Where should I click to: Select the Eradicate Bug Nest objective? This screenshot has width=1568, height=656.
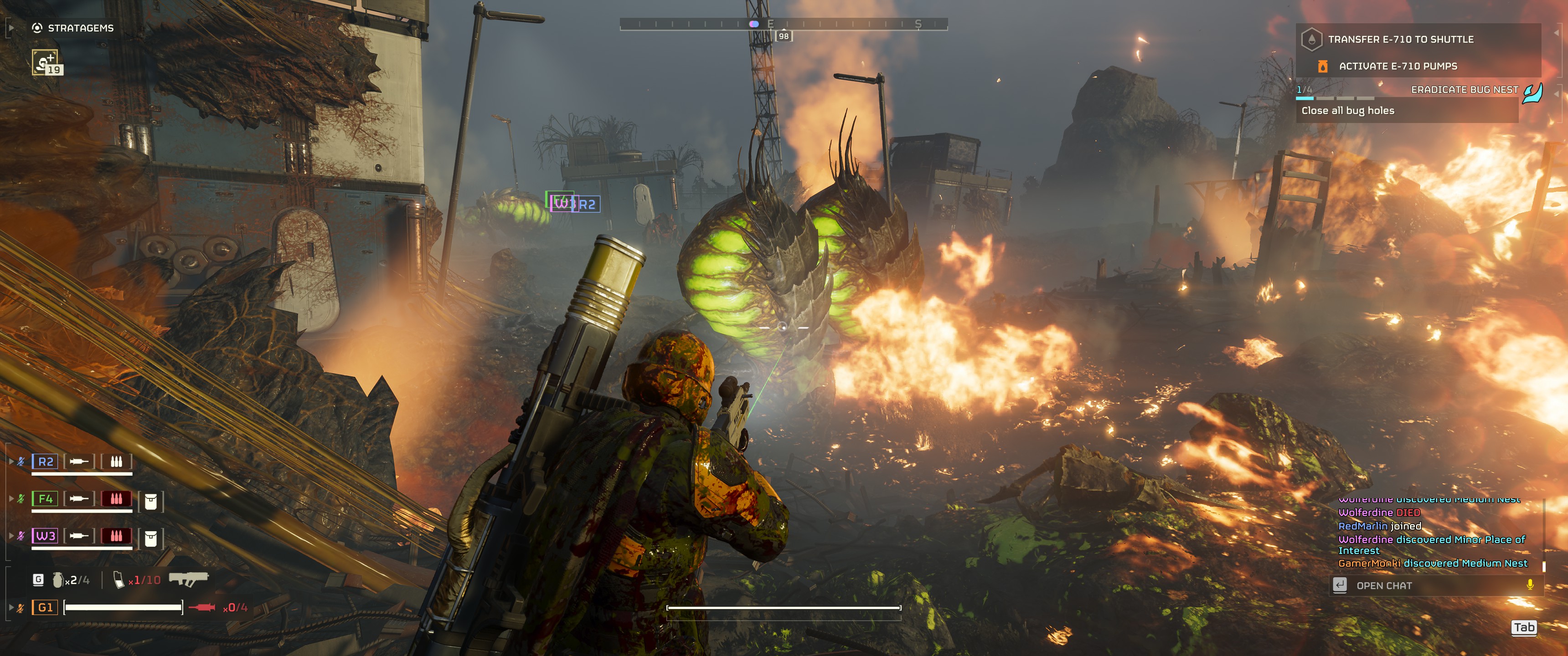tap(1464, 90)
